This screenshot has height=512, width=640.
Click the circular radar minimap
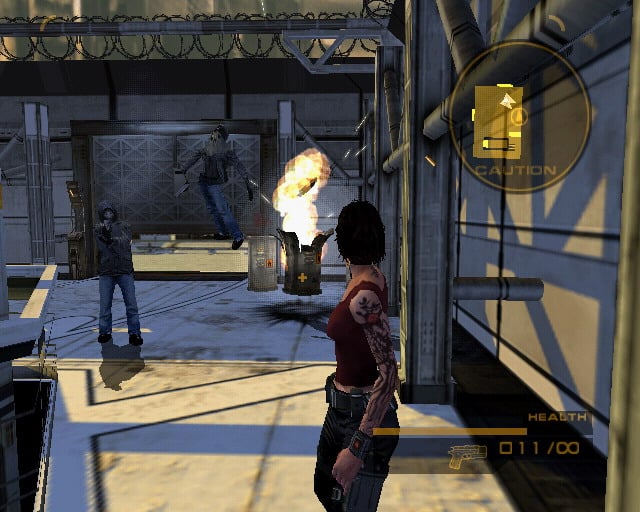coord(516,116)
